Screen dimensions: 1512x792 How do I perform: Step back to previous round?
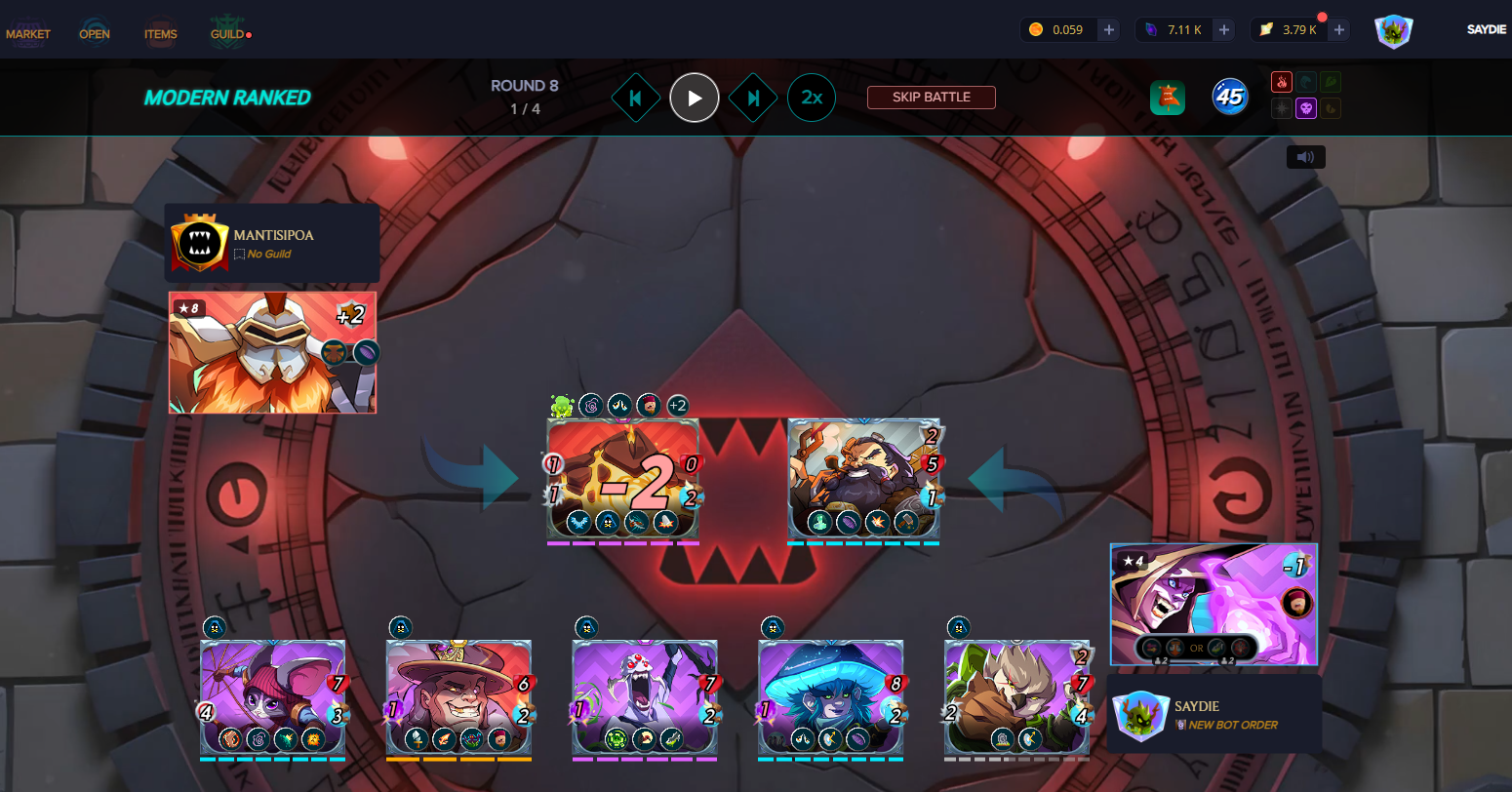636,98
